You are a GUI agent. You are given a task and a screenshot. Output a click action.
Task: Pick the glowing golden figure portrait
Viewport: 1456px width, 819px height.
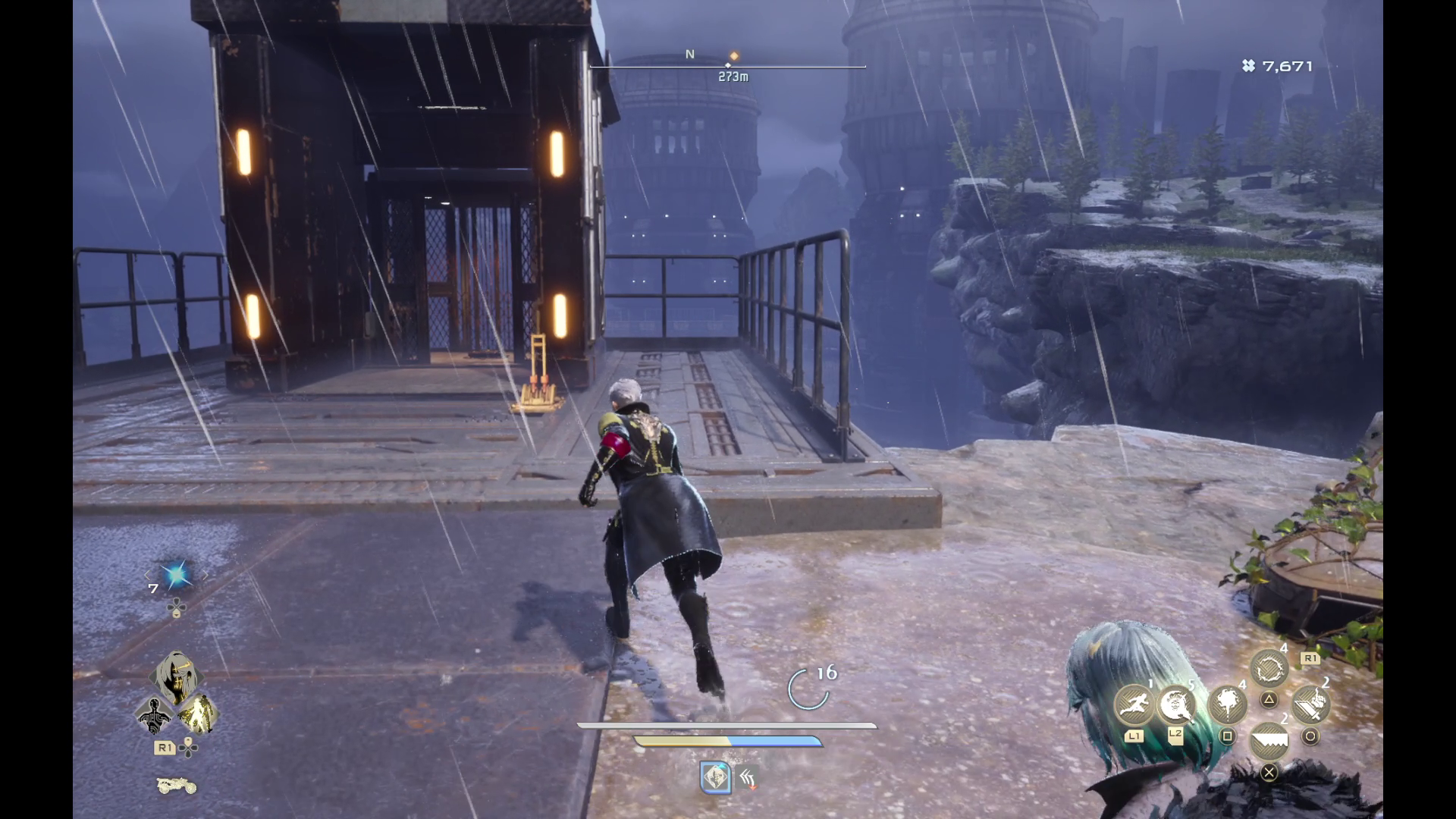pos(198,714)
